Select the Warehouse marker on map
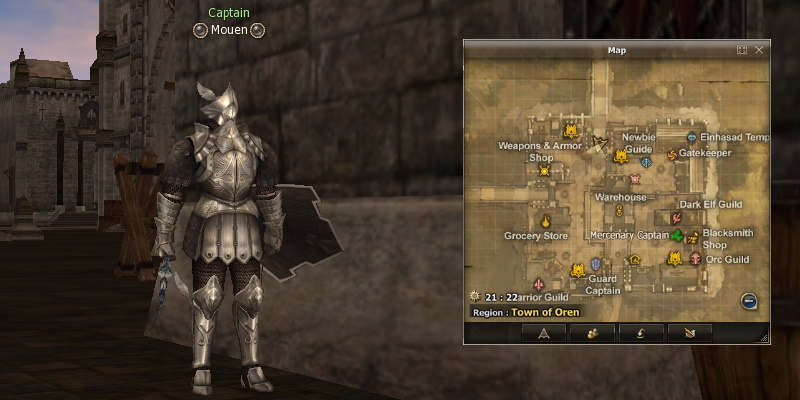 click(x=619, y=210)
